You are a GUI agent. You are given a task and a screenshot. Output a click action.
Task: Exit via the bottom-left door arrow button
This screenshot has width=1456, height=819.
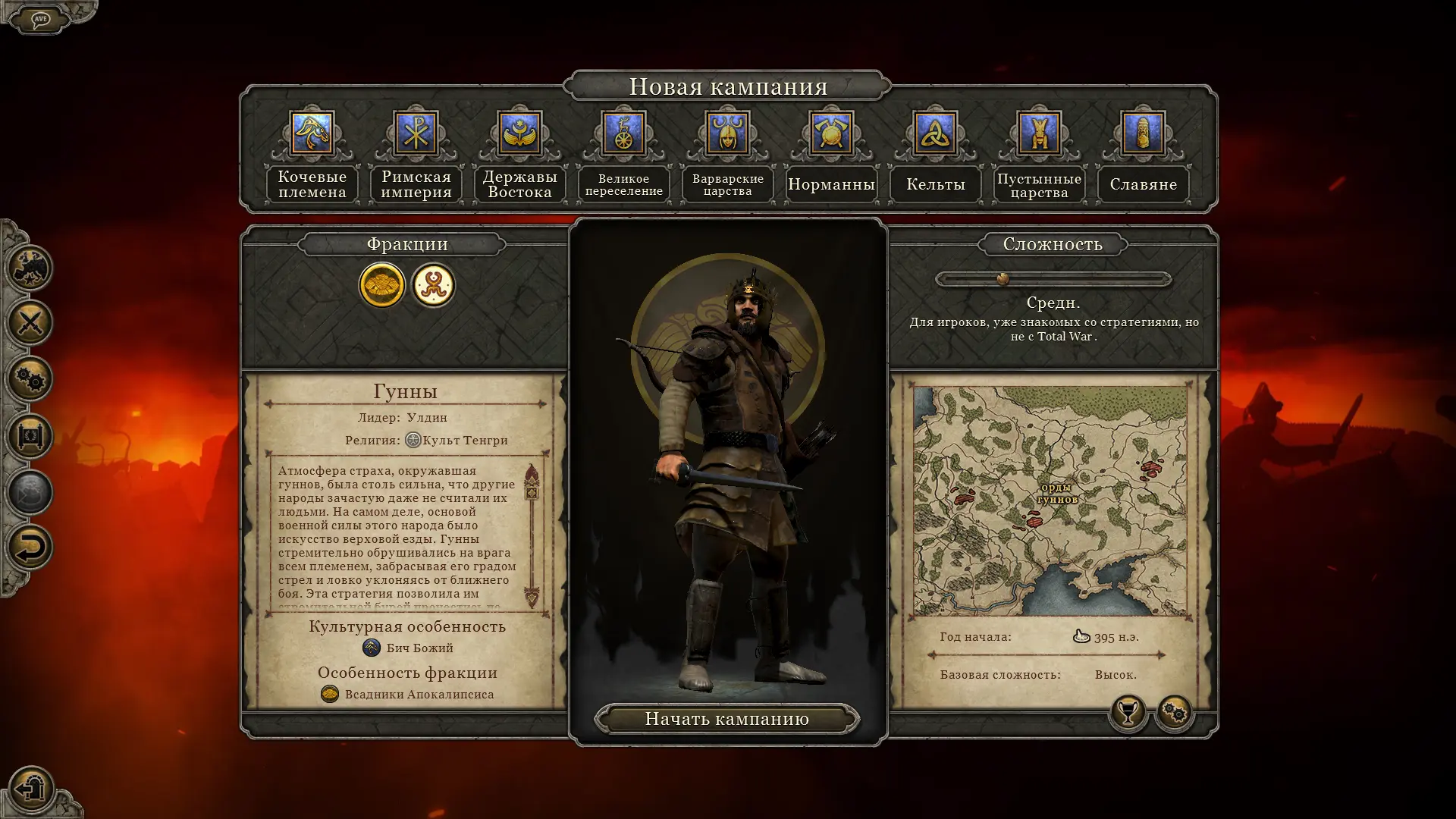point(31,789)
